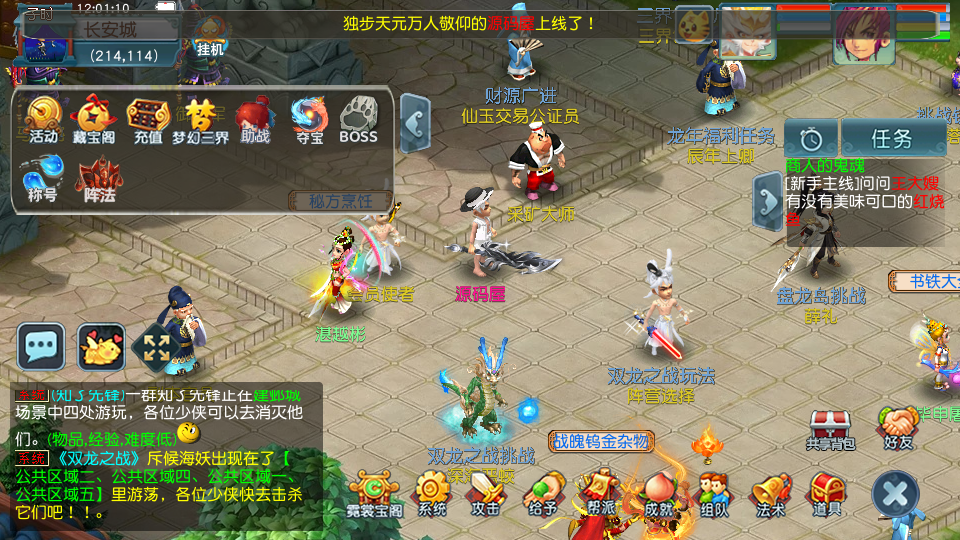This screenshot has width=960, height=540.
Task: Open the 道具 items bag
Action: (826, 494)
